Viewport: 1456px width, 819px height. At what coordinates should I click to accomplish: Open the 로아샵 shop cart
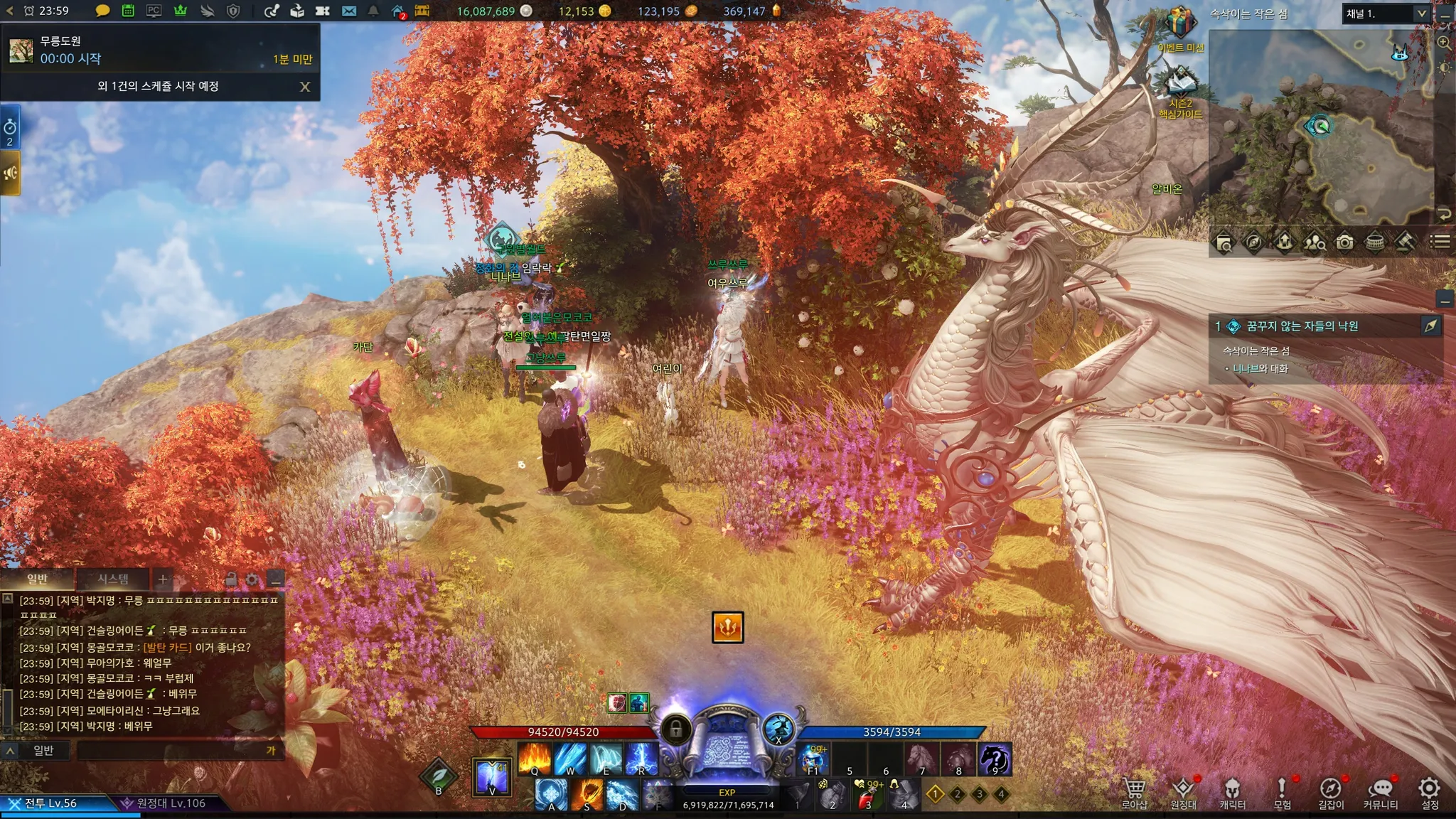(x=1134, y=791)
